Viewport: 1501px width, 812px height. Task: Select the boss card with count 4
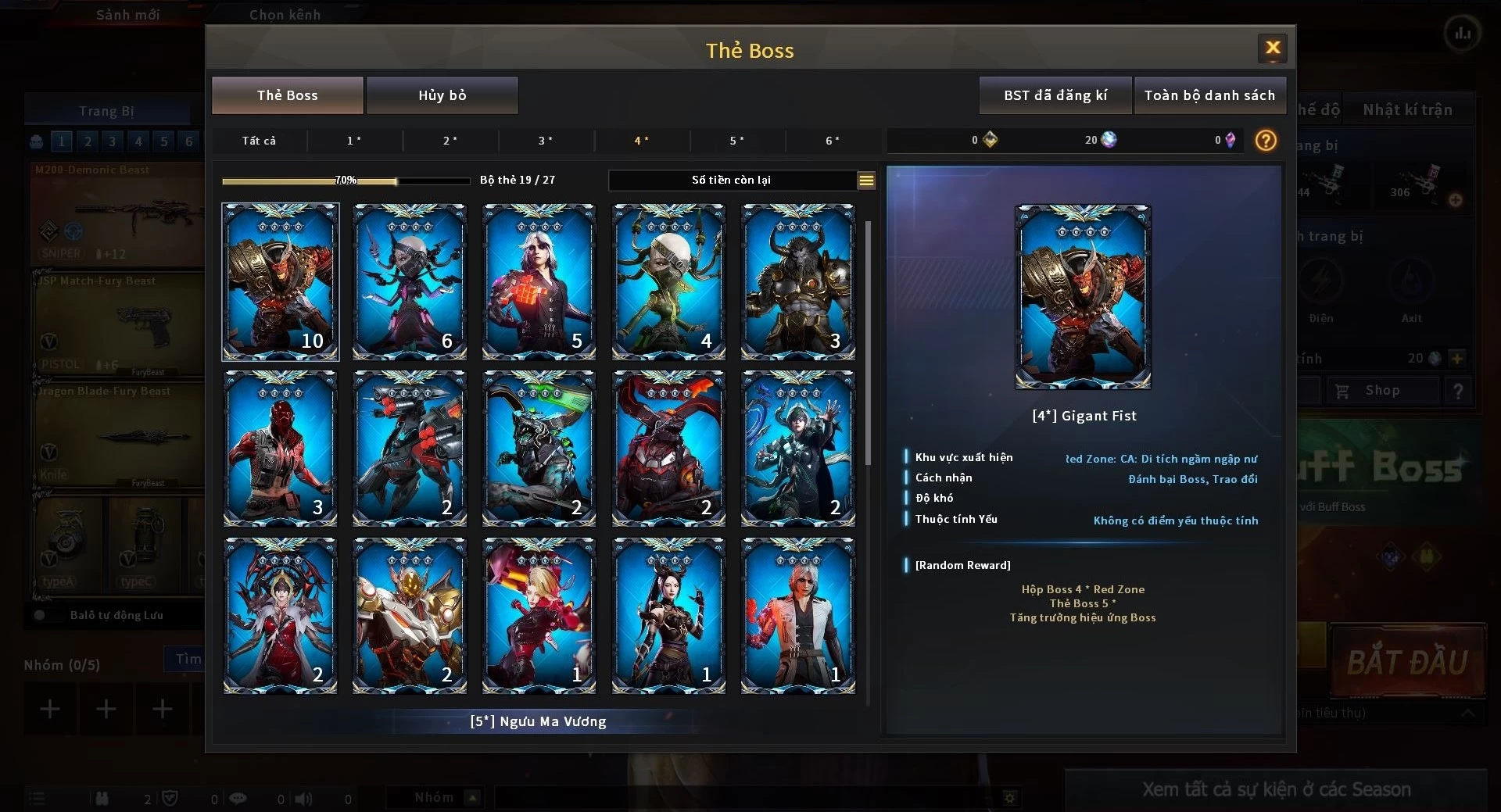(x=668, y=282)
